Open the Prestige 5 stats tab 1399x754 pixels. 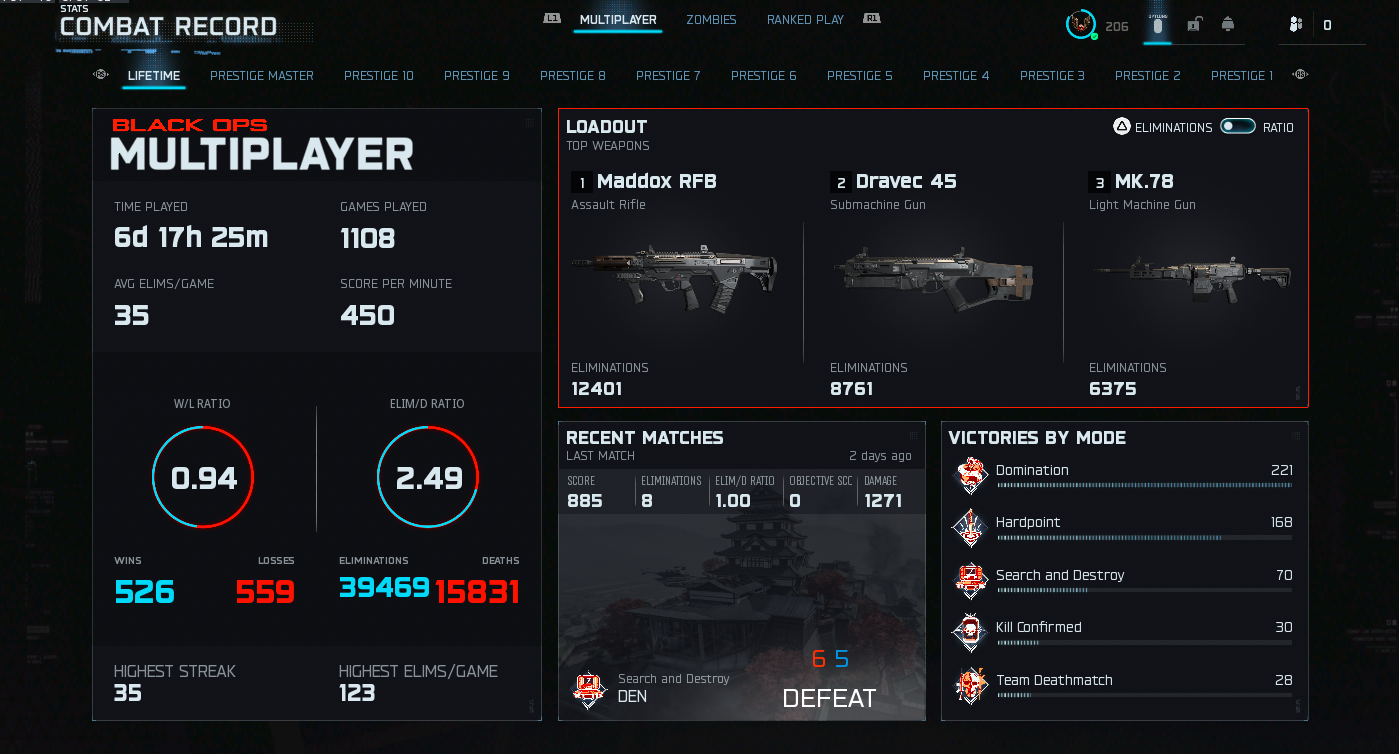pyautogui.click(x=860, y=75)
